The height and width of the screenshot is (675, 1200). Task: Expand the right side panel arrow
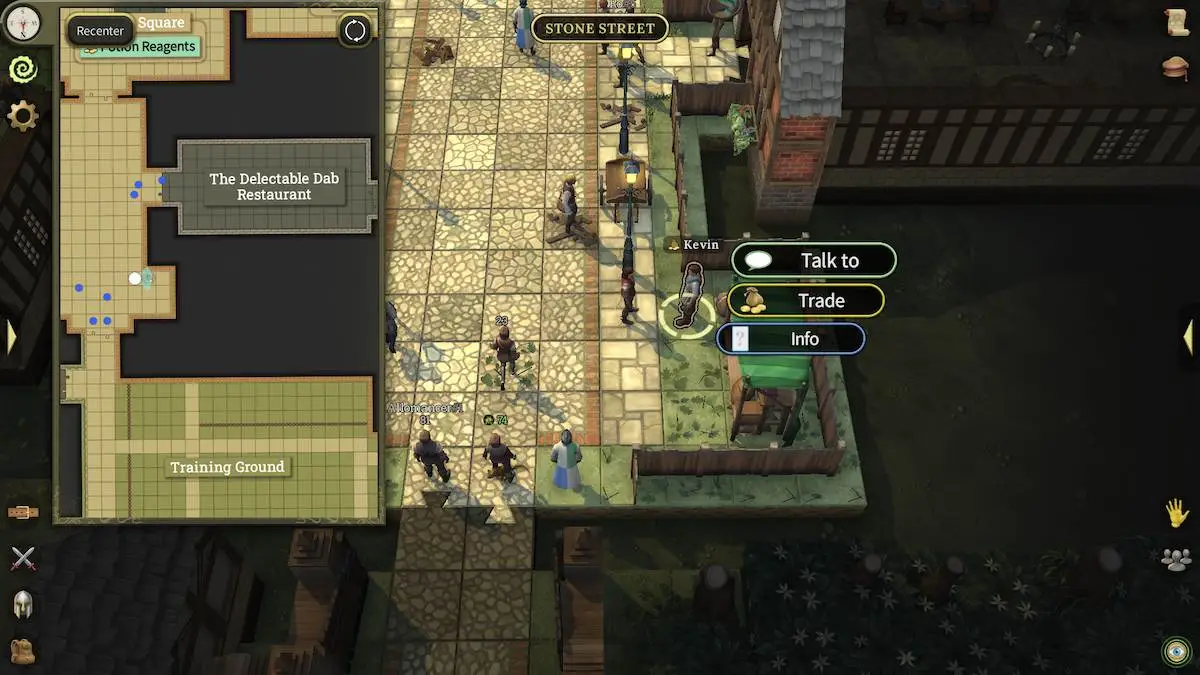click(x=1188, y=337)
